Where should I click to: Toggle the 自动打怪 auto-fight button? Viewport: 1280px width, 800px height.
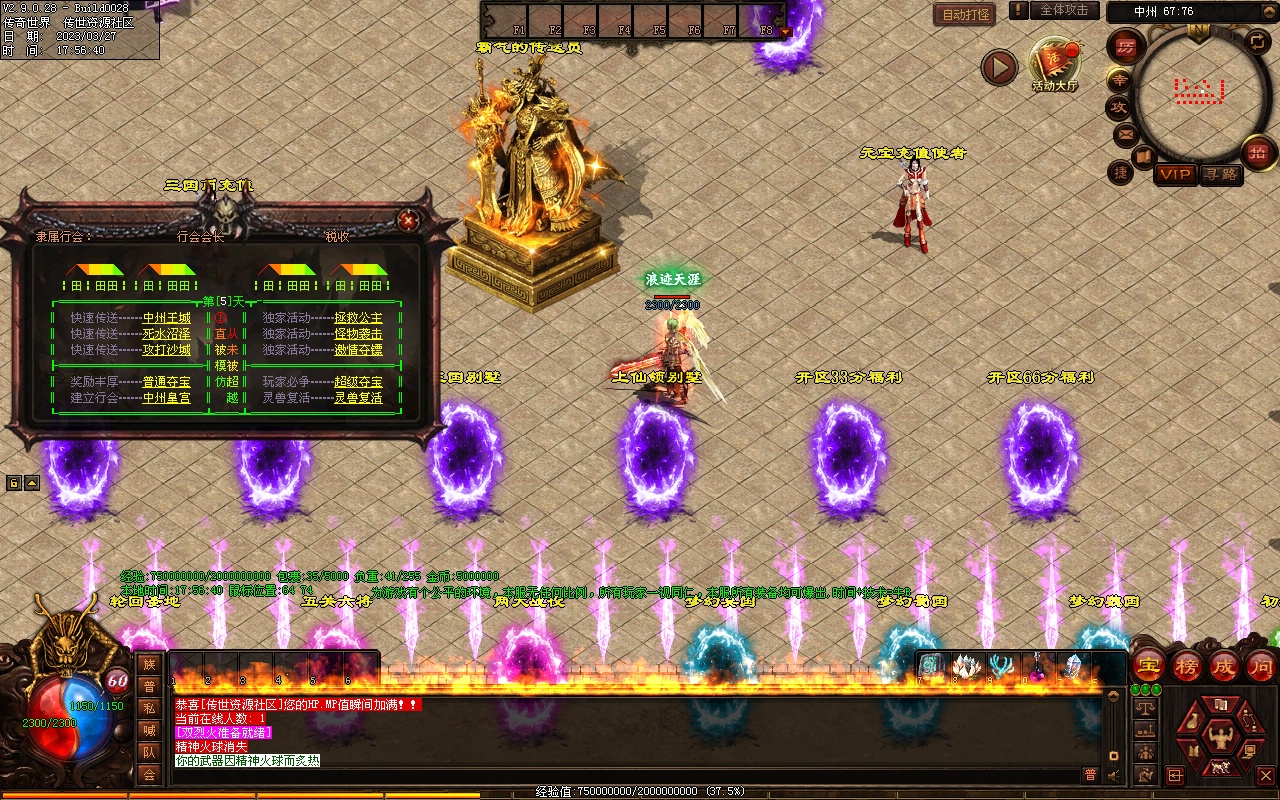point(966,14)
